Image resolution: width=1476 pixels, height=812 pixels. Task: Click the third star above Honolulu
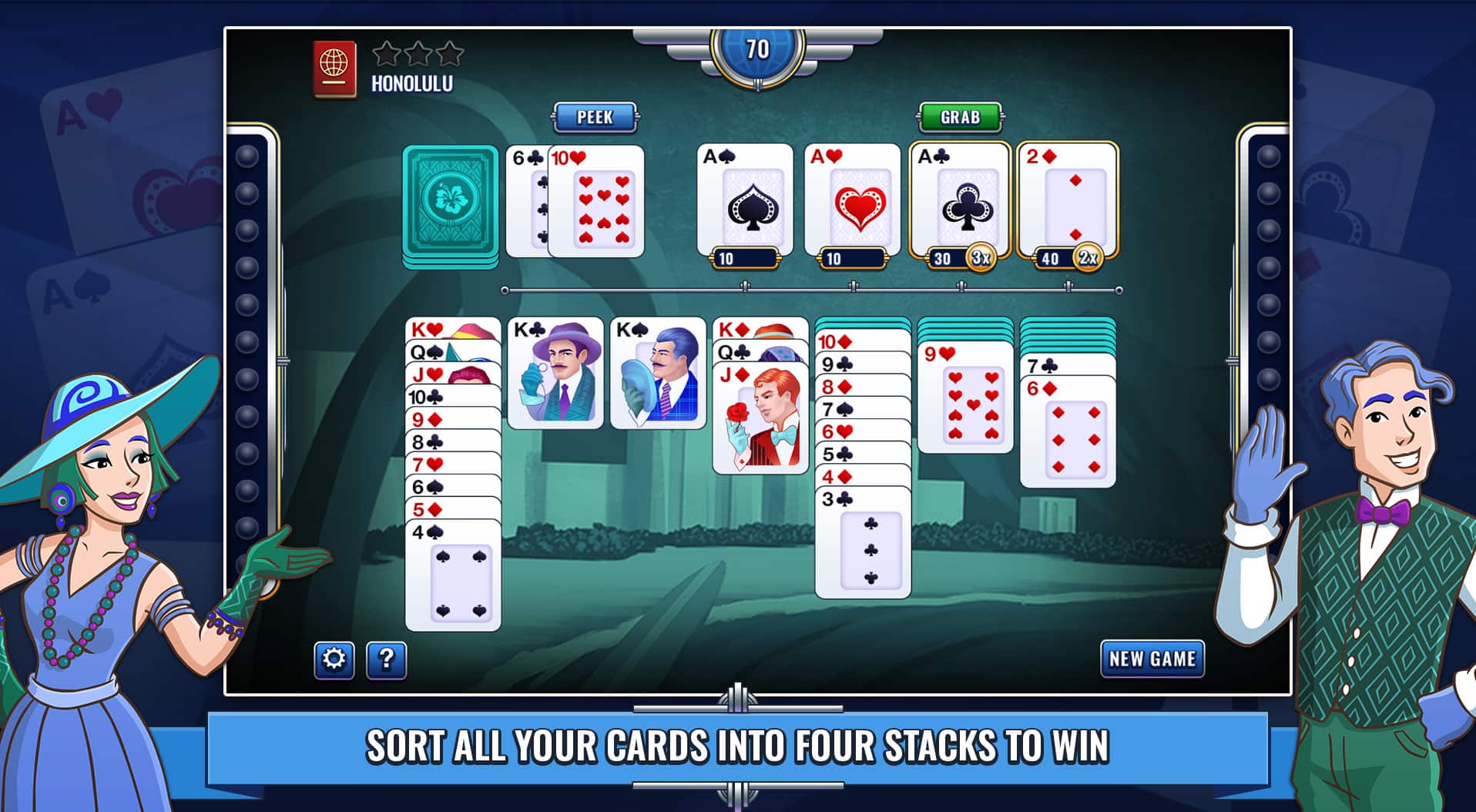click(449, 54)
